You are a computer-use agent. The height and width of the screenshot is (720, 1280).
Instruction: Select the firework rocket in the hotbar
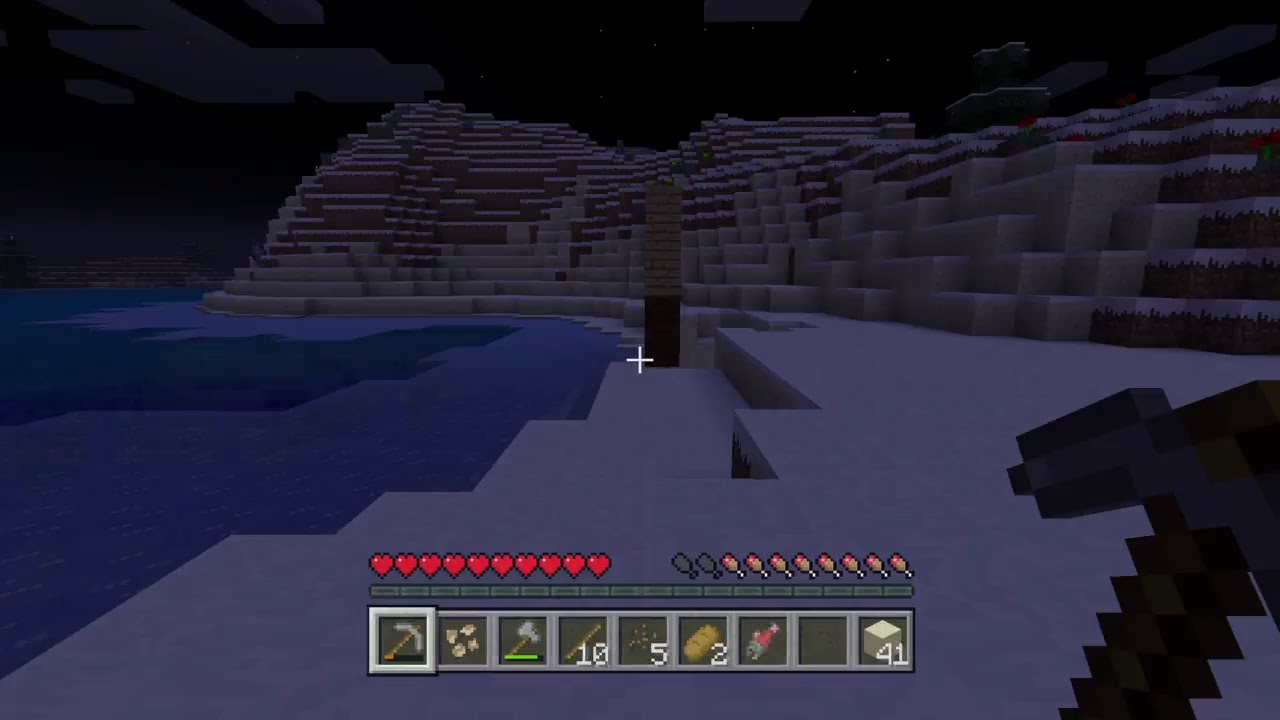[x=761, y=640]
